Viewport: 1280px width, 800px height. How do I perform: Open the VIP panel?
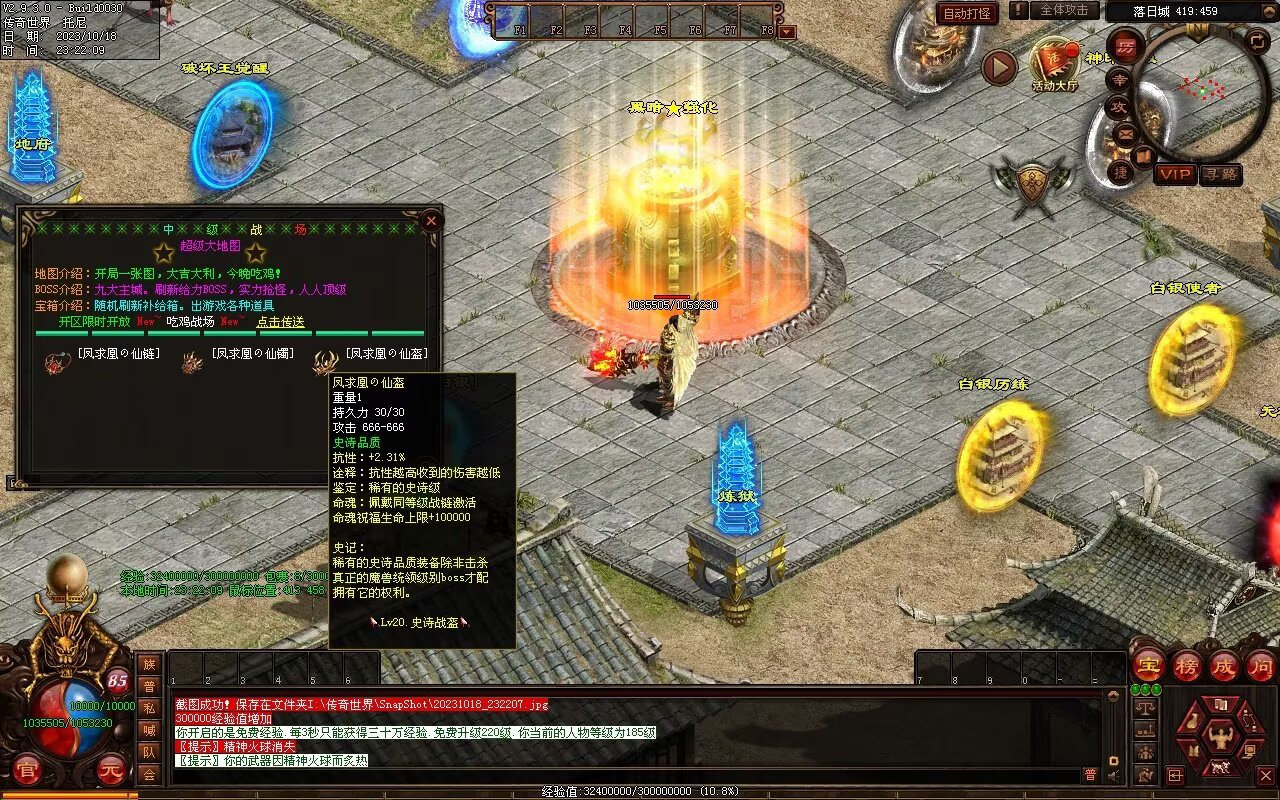click(1175, 174)
